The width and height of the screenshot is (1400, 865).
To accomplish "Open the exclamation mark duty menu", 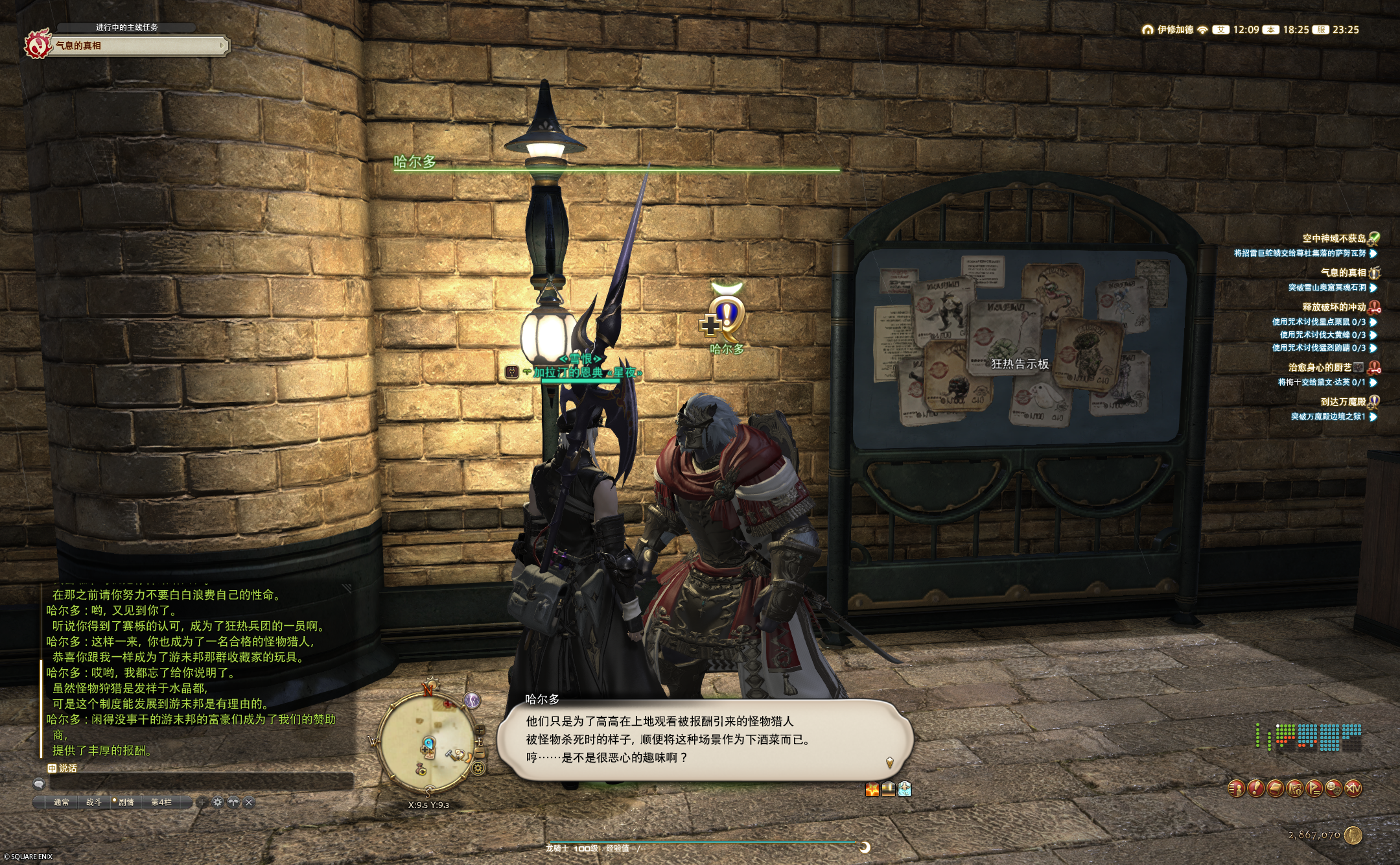I will (1255, 788).
